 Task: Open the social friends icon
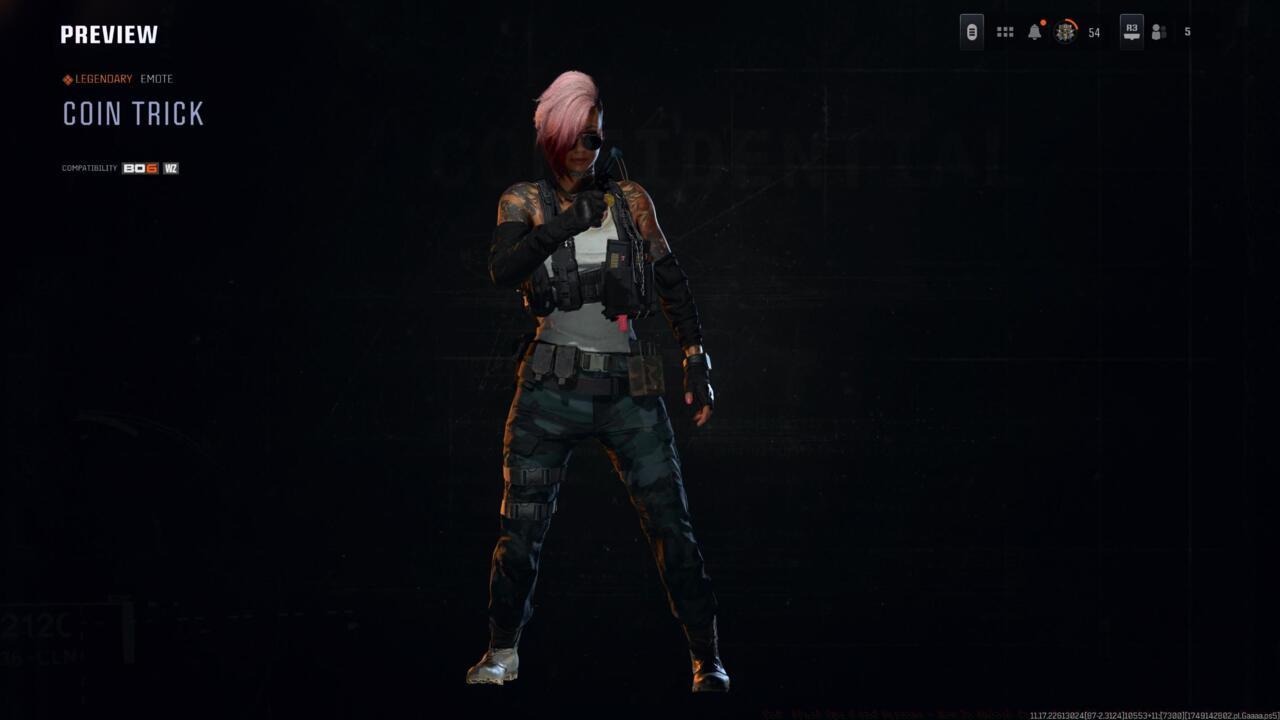point(1158,31)
